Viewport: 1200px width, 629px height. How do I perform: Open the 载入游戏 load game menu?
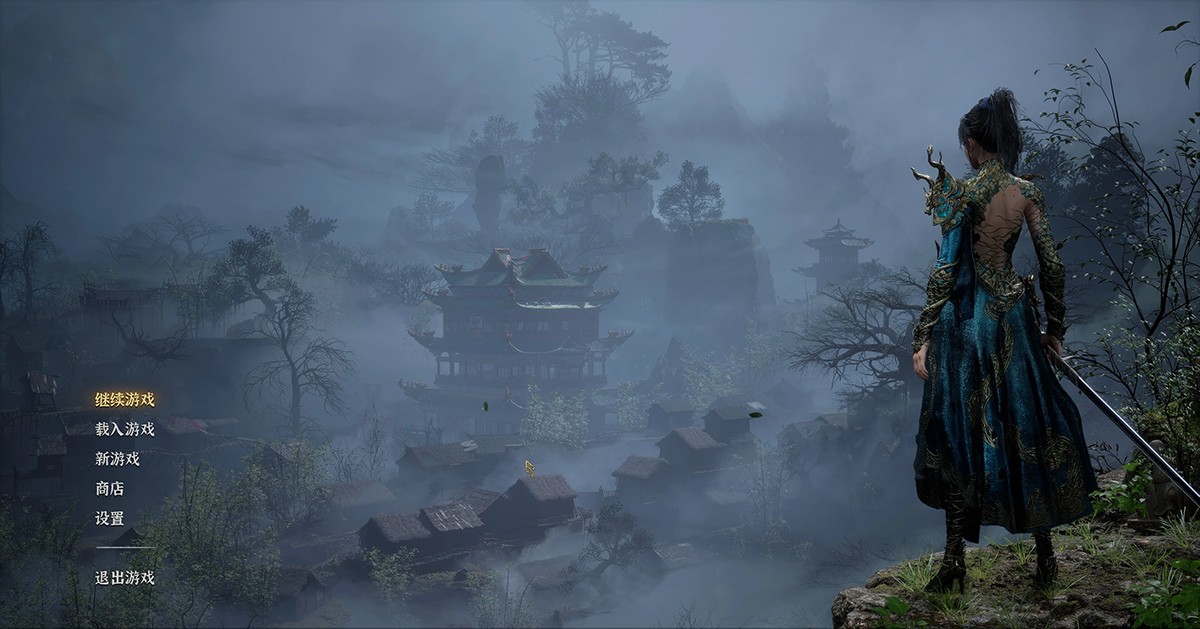[125, 429]
